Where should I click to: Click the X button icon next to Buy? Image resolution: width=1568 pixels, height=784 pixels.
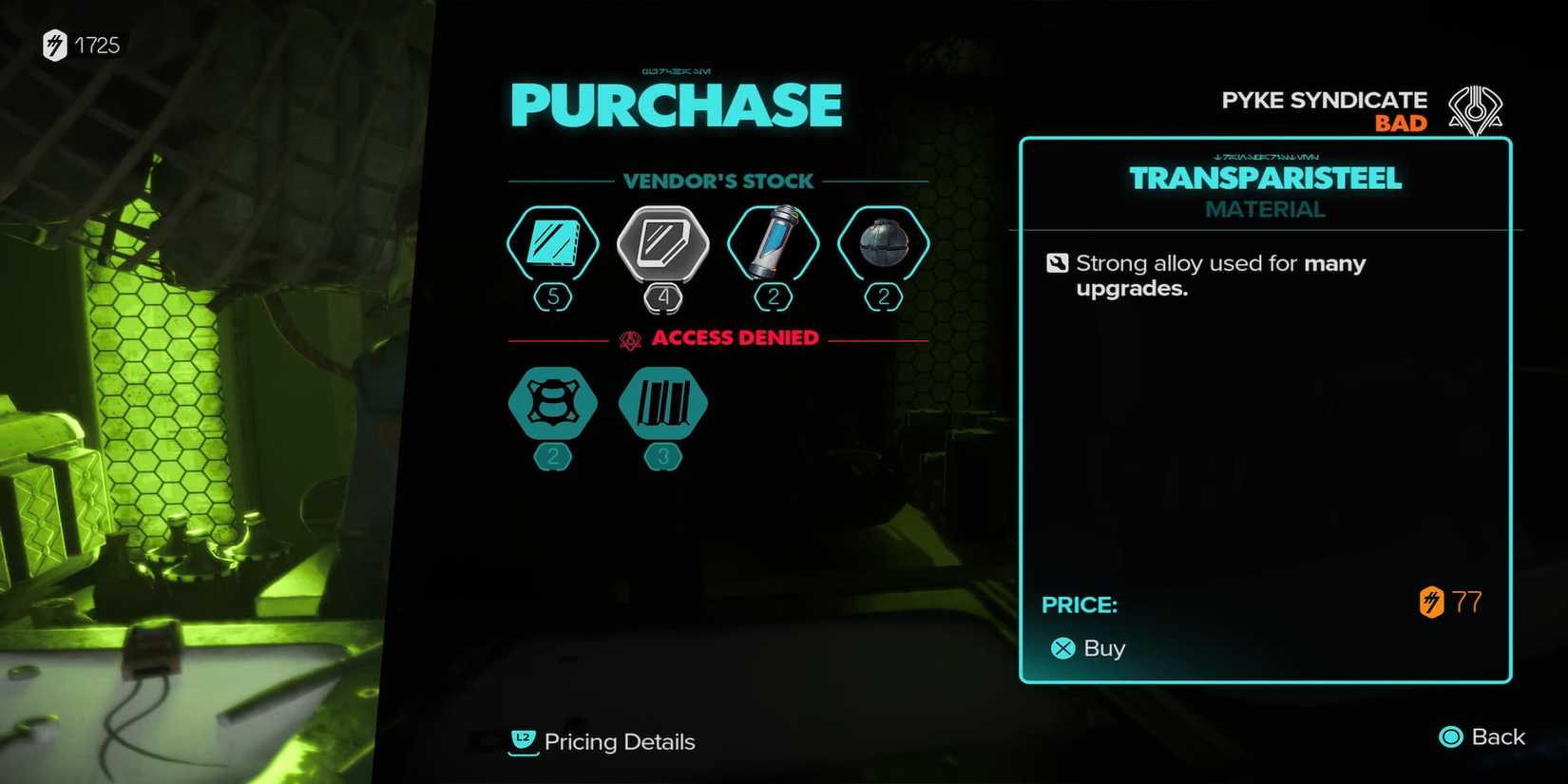tap(1061, 648)
